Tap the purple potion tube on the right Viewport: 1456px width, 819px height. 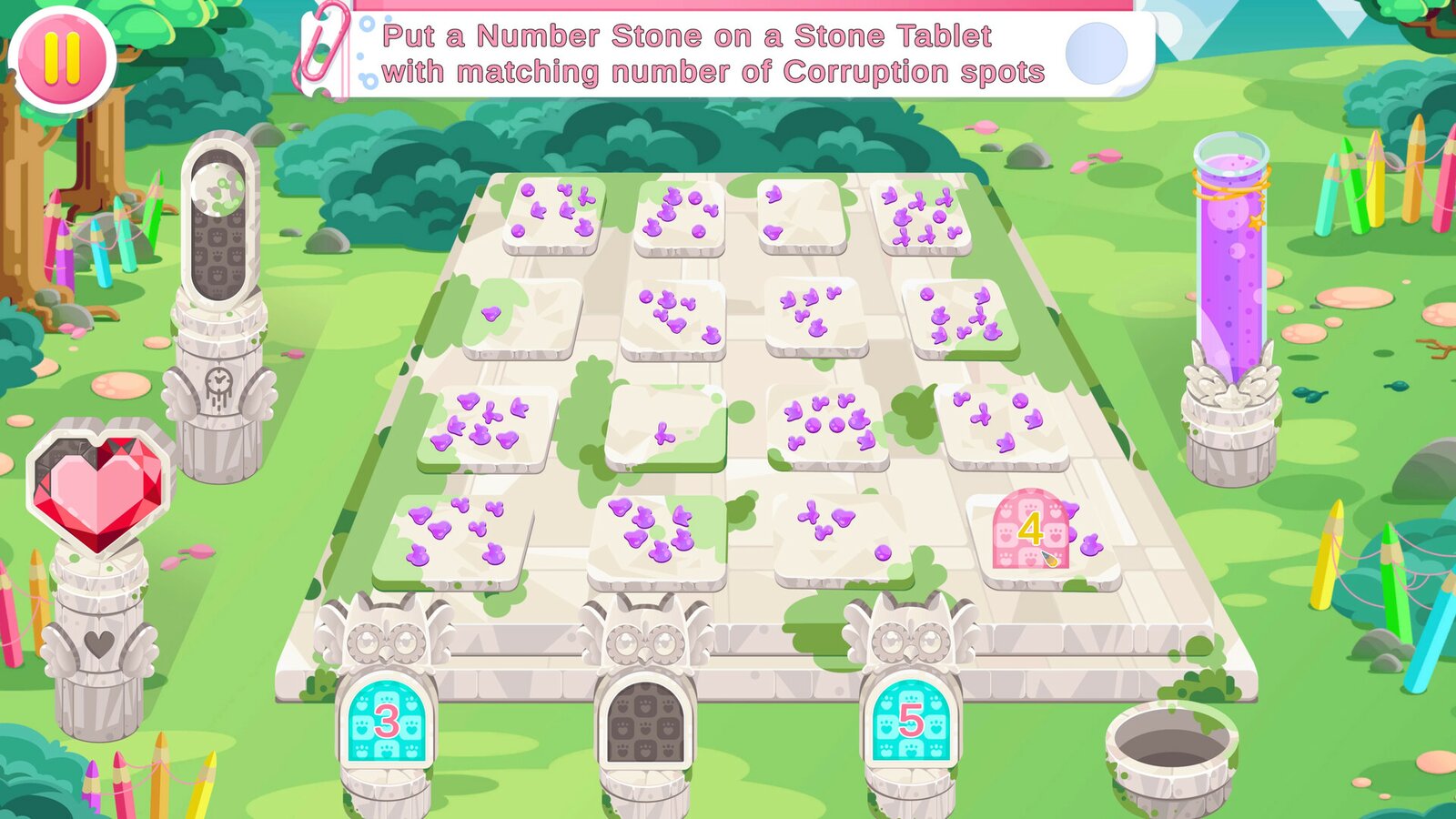click(x=1230, y=255)
